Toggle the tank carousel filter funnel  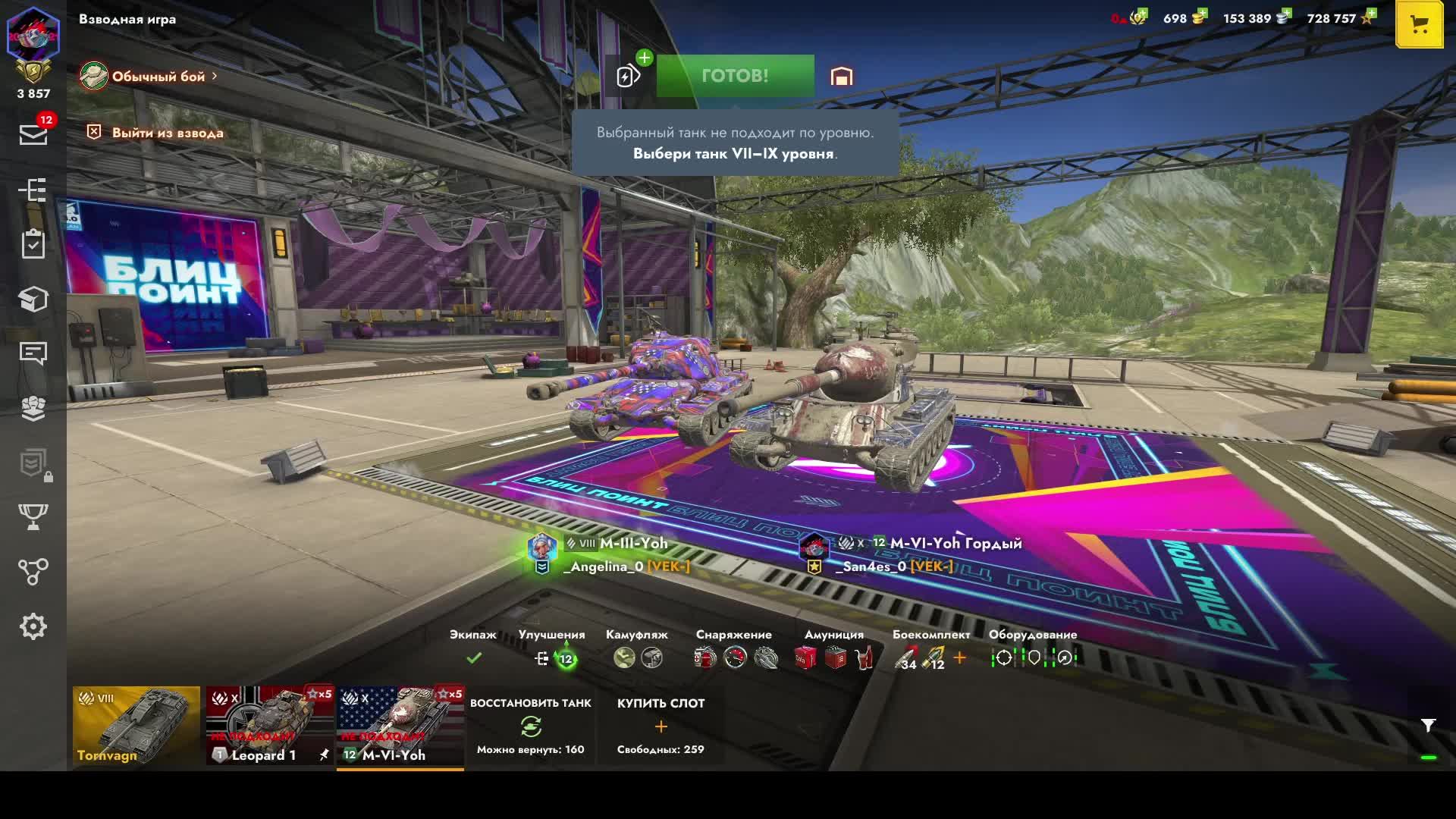point(1428,726)
